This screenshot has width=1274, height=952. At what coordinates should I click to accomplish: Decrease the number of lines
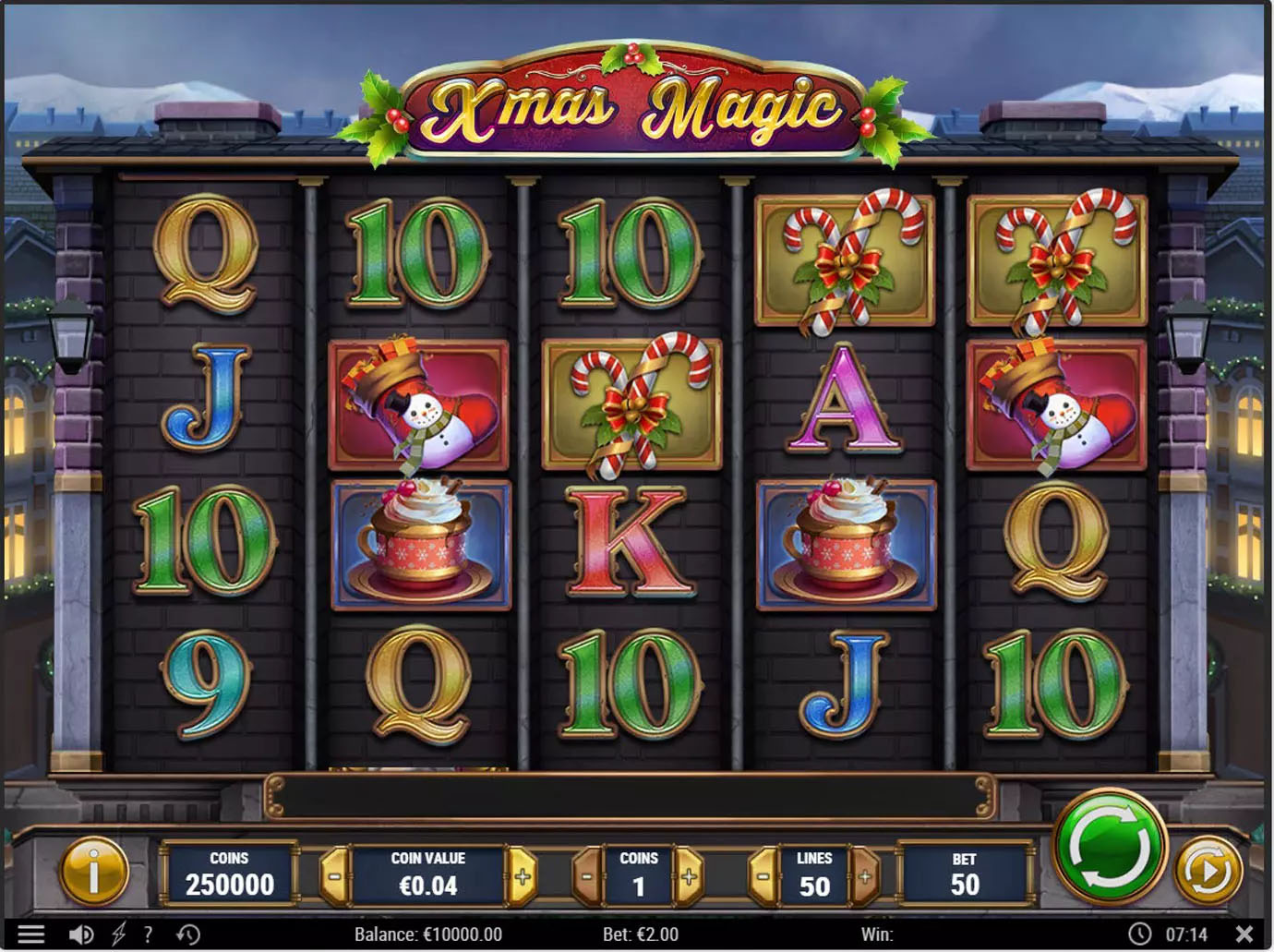[x=763, y=875]
